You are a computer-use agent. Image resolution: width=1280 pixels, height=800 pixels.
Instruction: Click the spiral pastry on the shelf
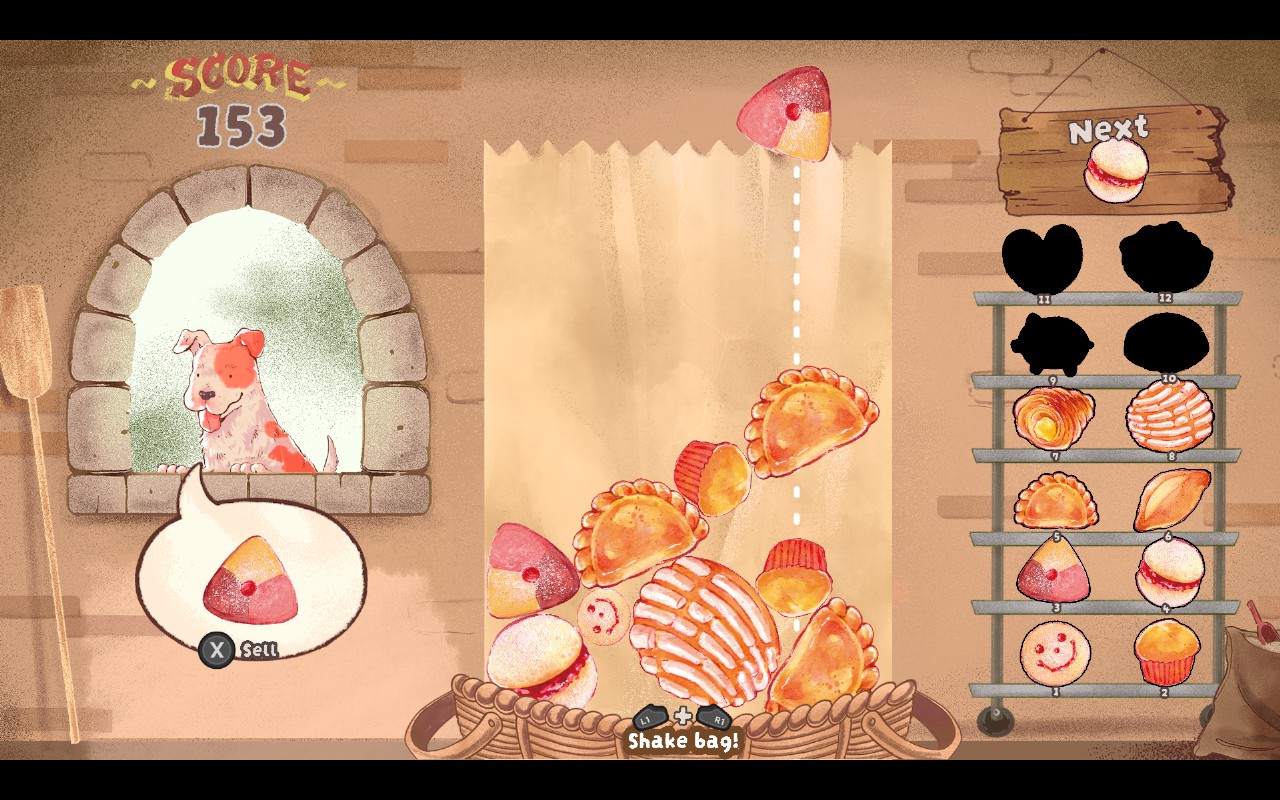(x=1053, y=417)
